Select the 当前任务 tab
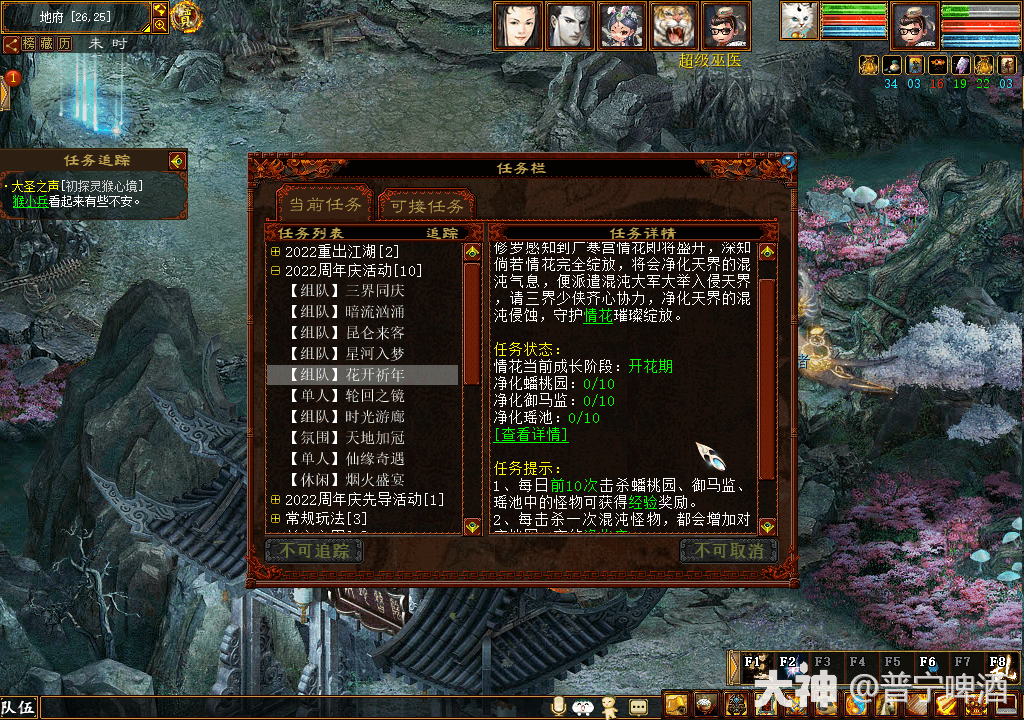Viewport: 1024px width, 720px height. click(325, 205)
